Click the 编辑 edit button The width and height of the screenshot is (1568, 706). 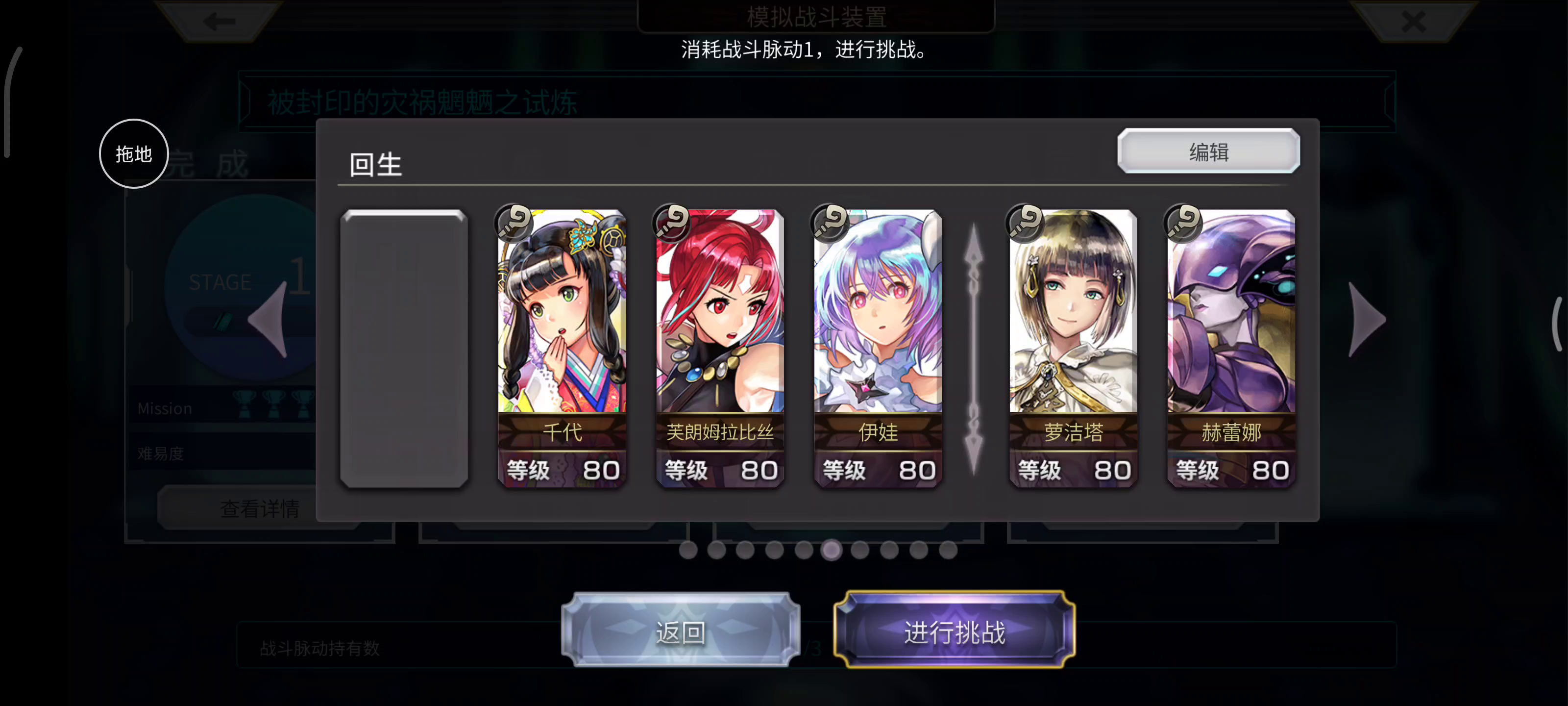(x=1208, y=151)
